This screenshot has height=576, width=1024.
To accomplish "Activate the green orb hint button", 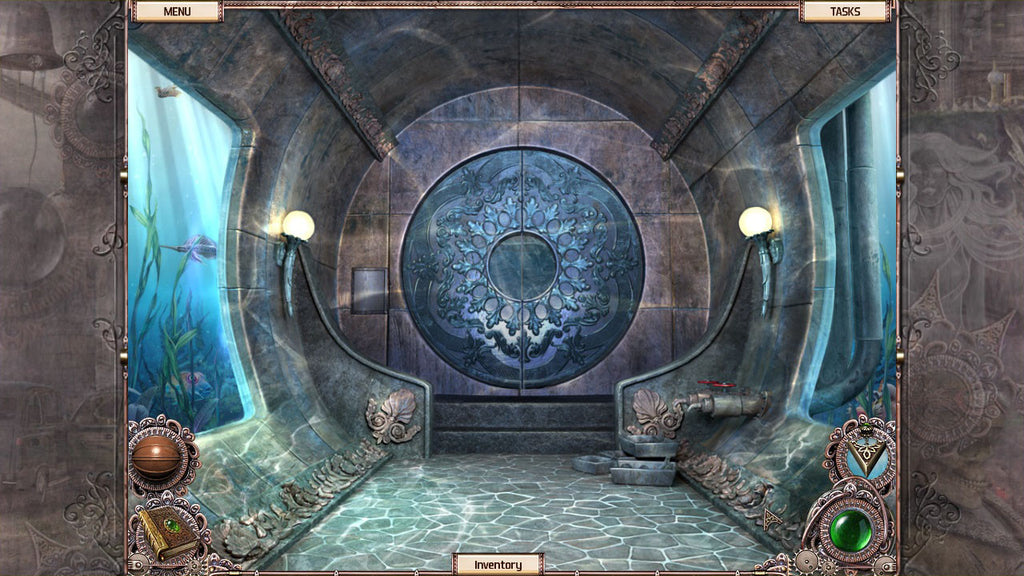I will pyautogui.click(x=851, y=529).
